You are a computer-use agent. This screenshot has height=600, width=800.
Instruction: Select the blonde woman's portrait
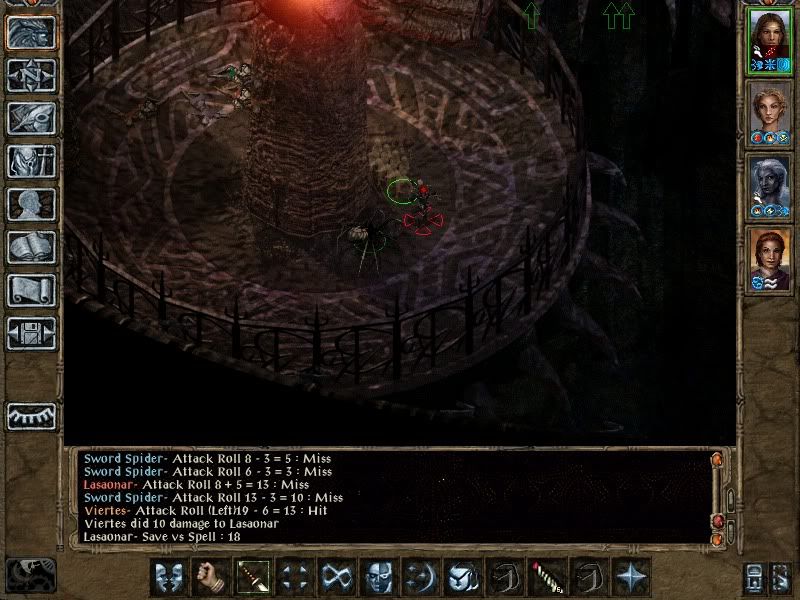769,113
